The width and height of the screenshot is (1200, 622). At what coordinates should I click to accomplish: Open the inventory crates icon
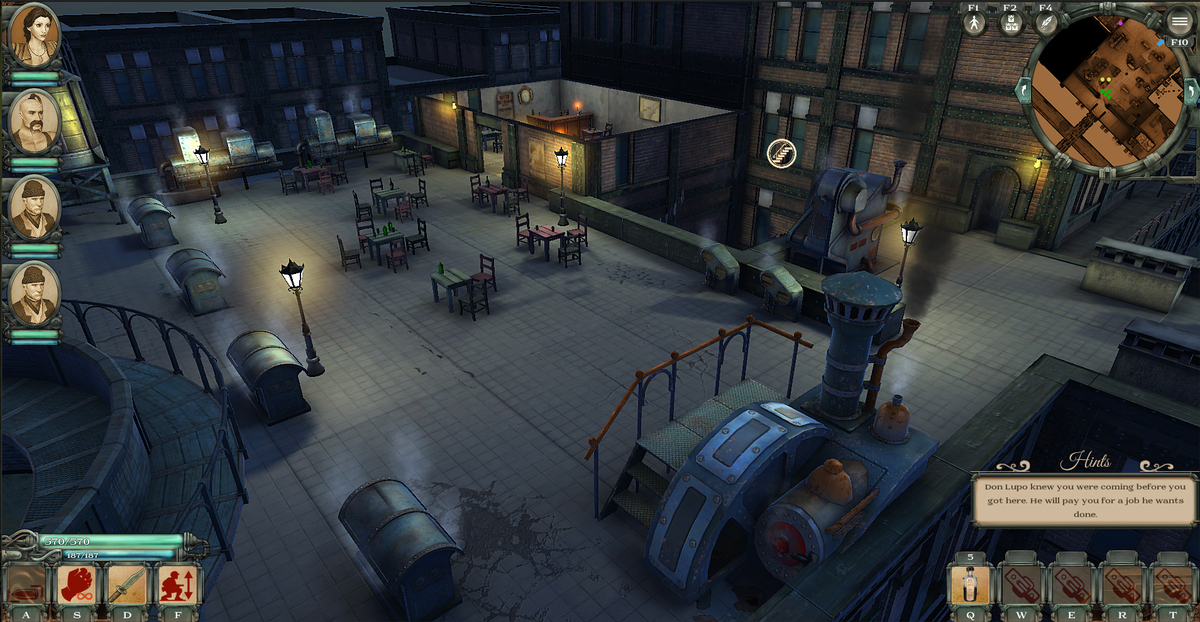[x=1010, y=24]
